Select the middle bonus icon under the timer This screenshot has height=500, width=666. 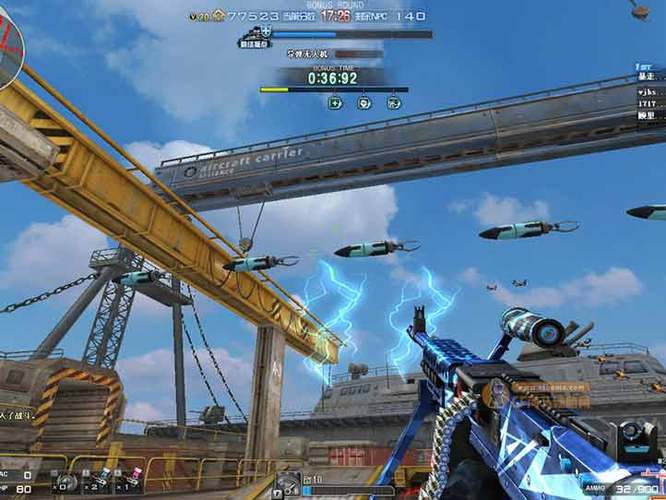[x=364, y=102]
